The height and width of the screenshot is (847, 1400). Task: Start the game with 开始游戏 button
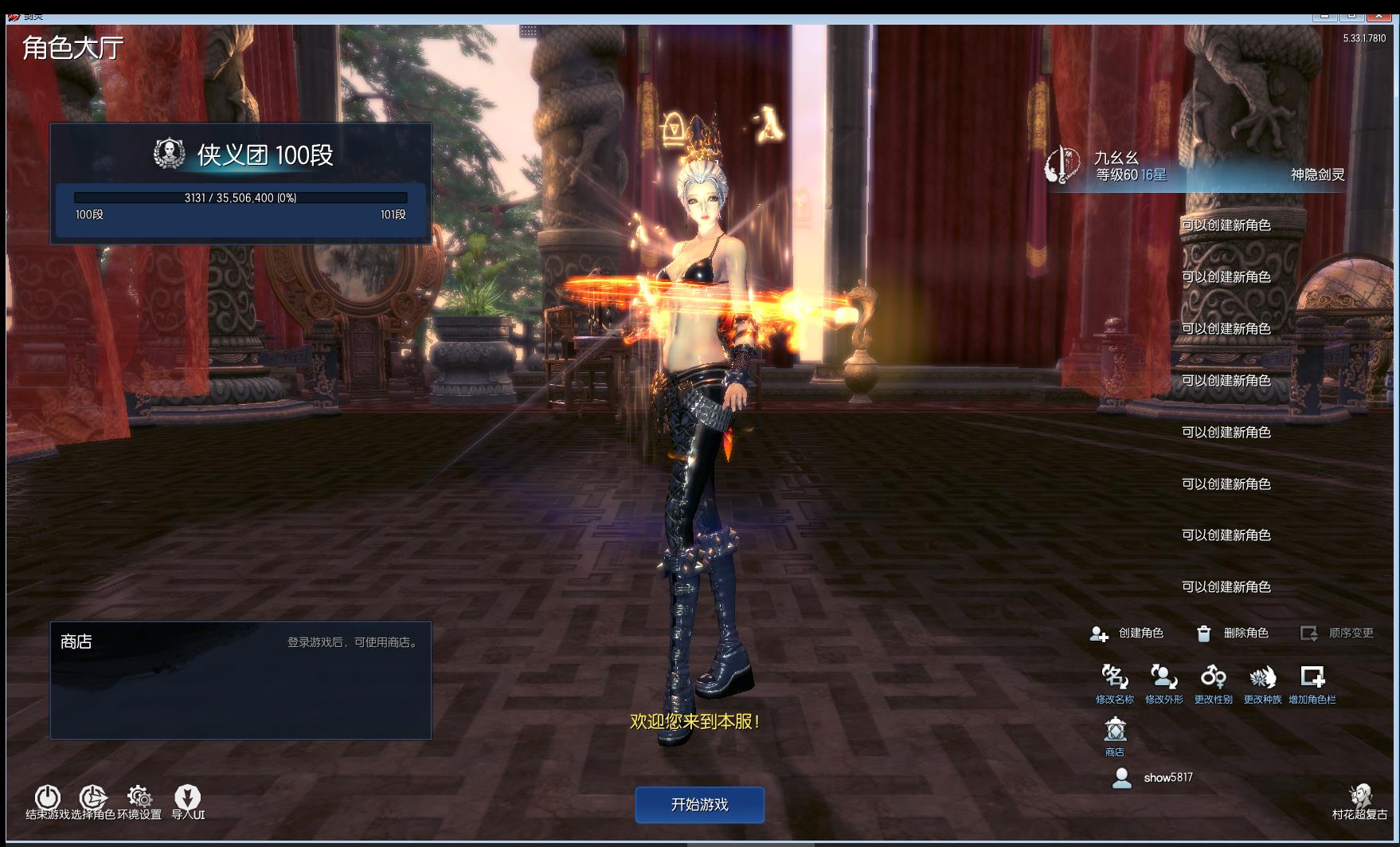[699, 805]
